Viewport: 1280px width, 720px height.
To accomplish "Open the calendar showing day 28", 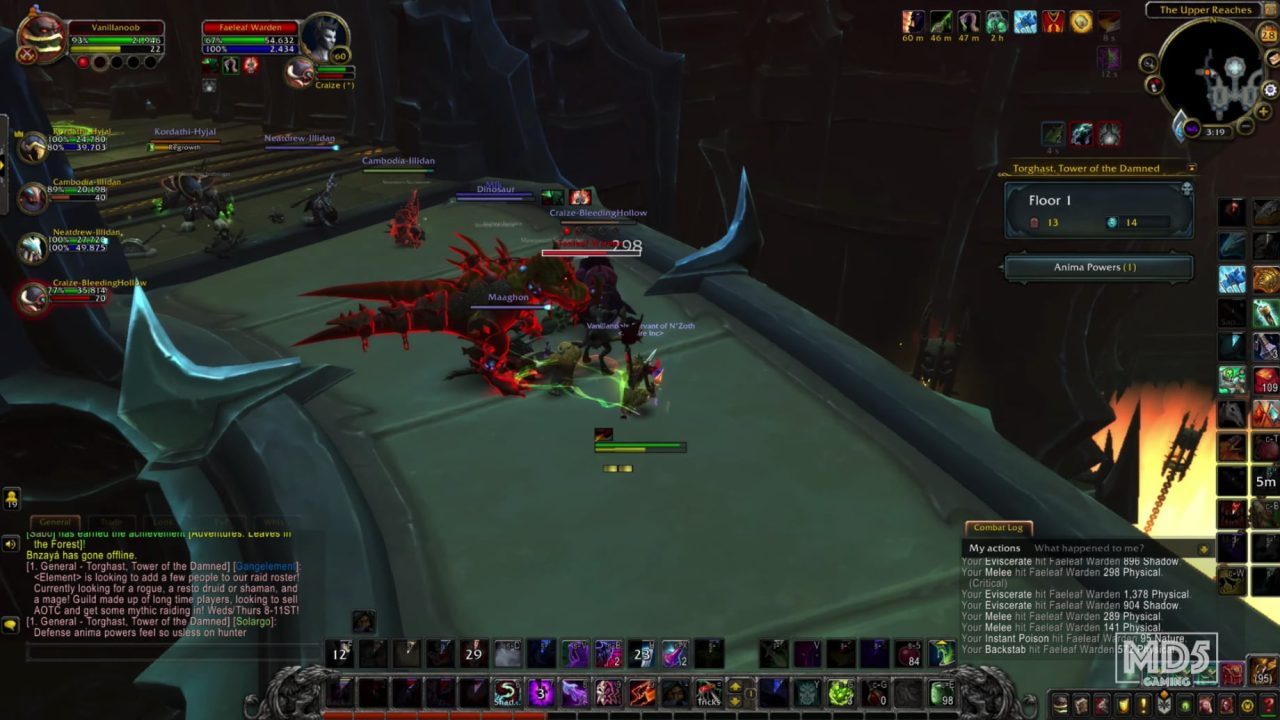I will point(1267,33).
